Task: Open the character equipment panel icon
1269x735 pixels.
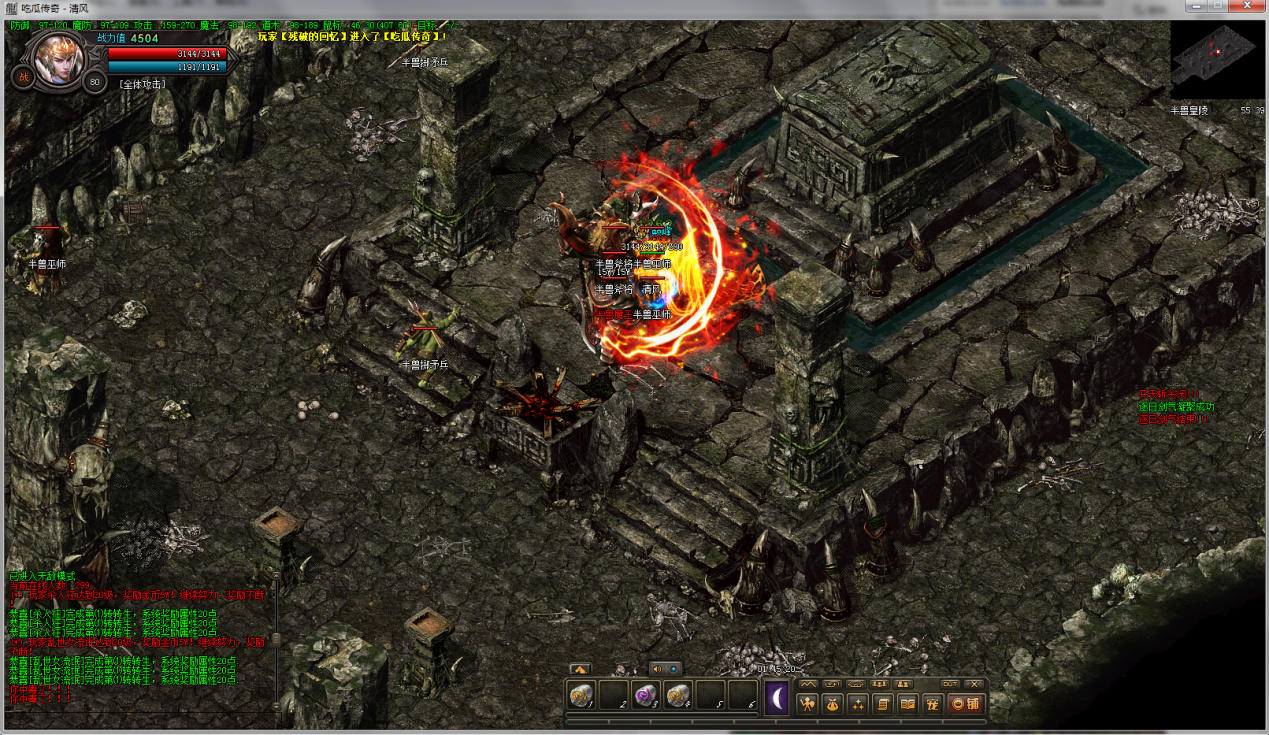Action: (x=806, y=703)
